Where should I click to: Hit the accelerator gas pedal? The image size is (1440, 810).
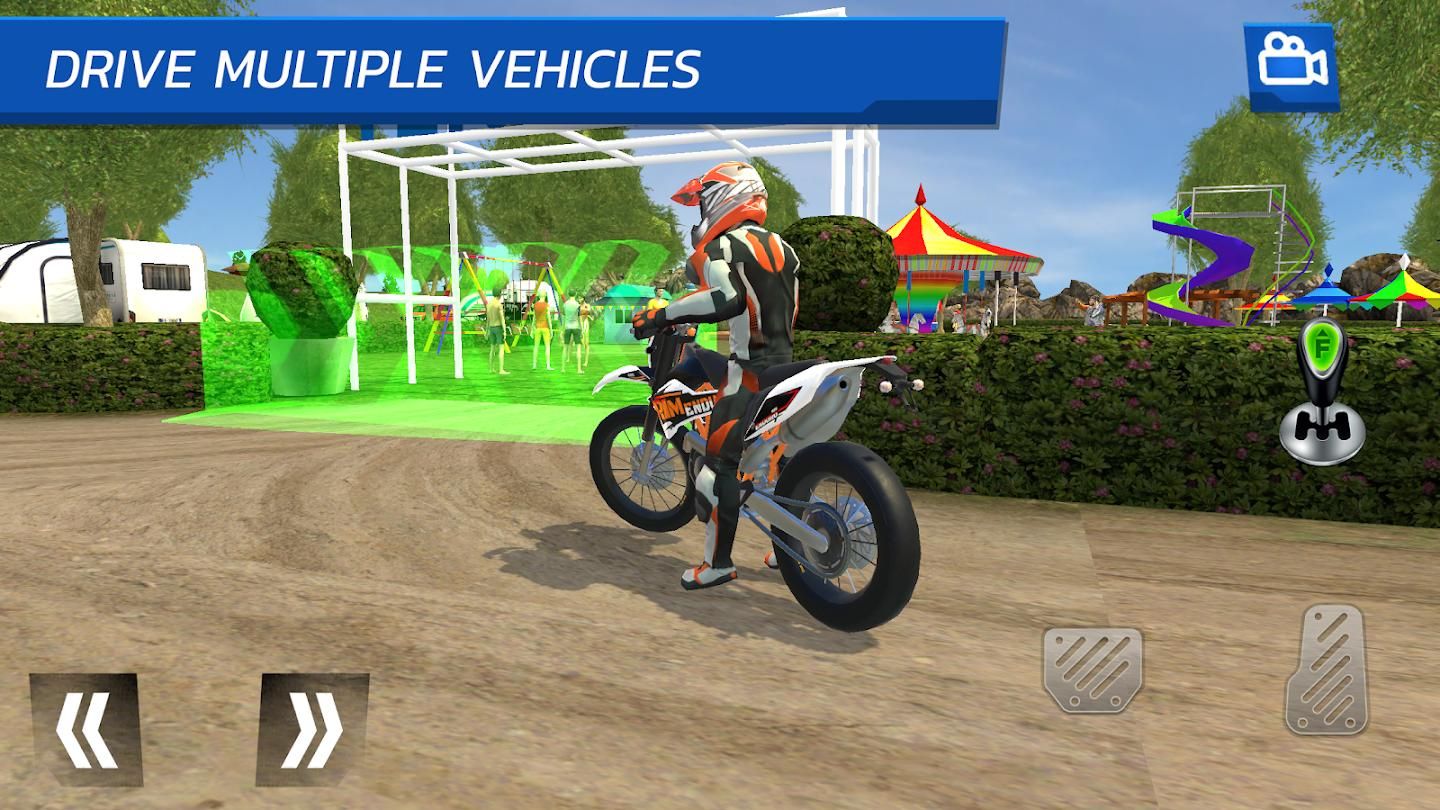1327,669
